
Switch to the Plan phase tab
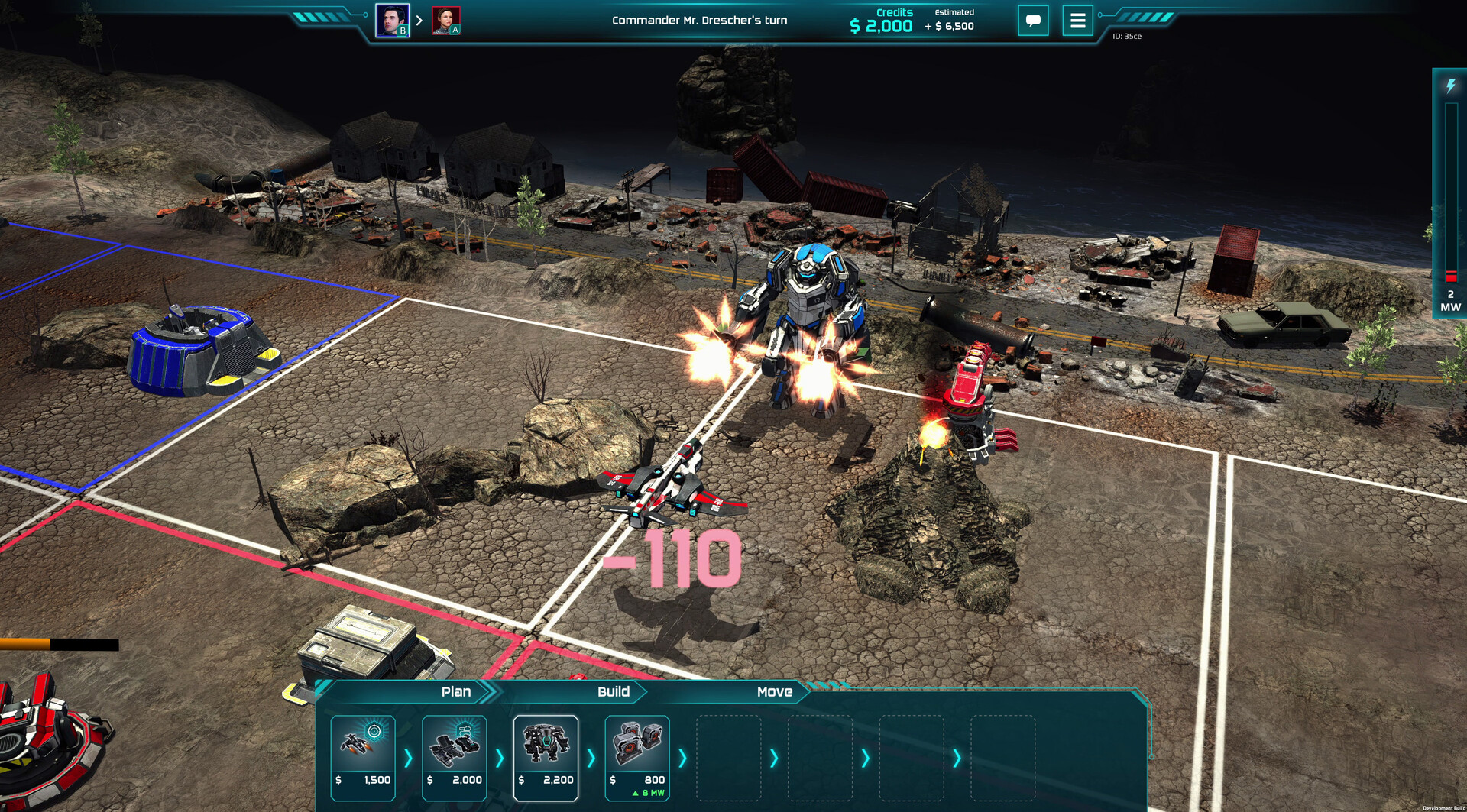point(455,691)
